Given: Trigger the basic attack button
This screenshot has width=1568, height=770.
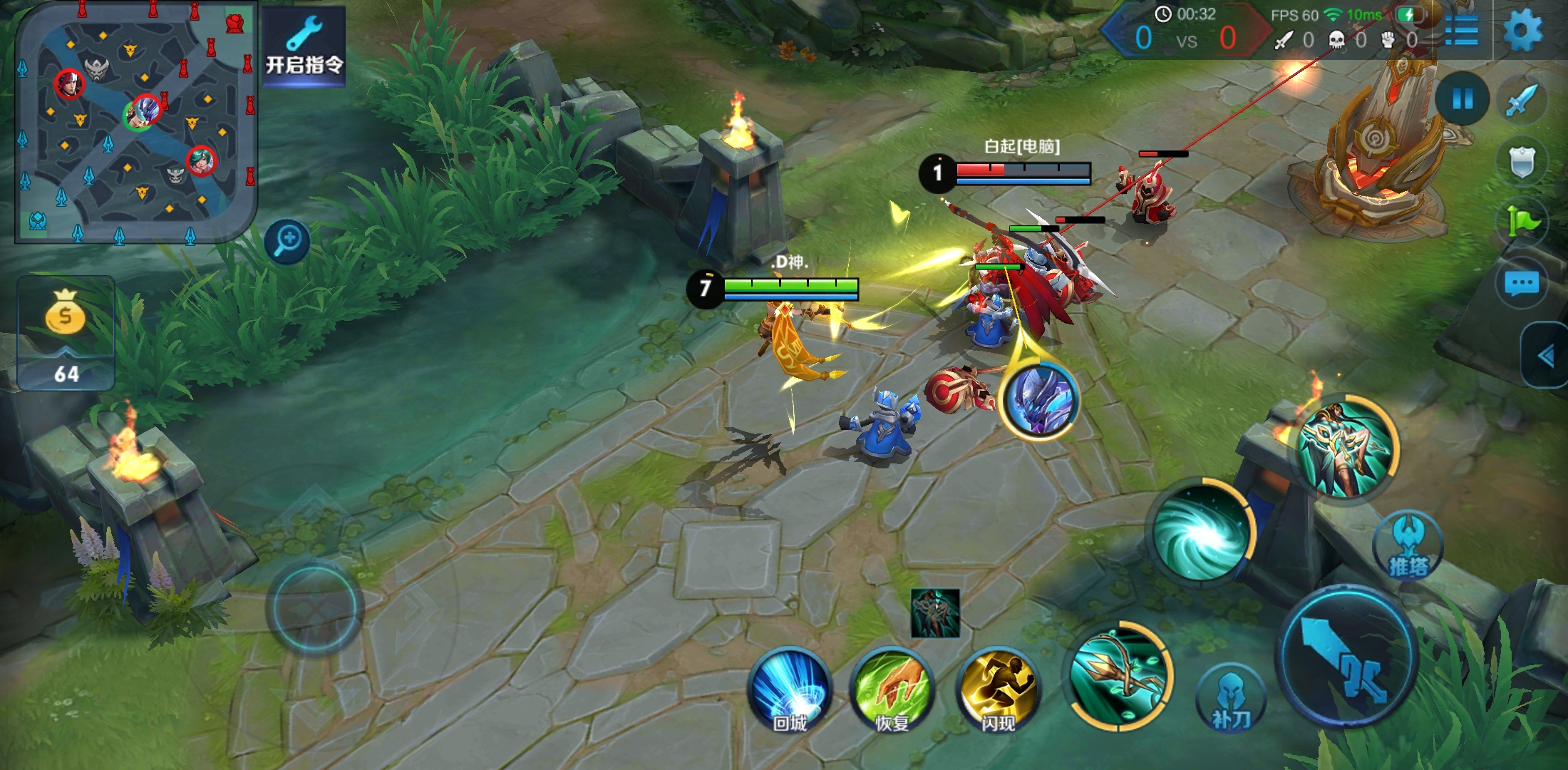Looking at the screenshot, I should [x=1347, y=657].
